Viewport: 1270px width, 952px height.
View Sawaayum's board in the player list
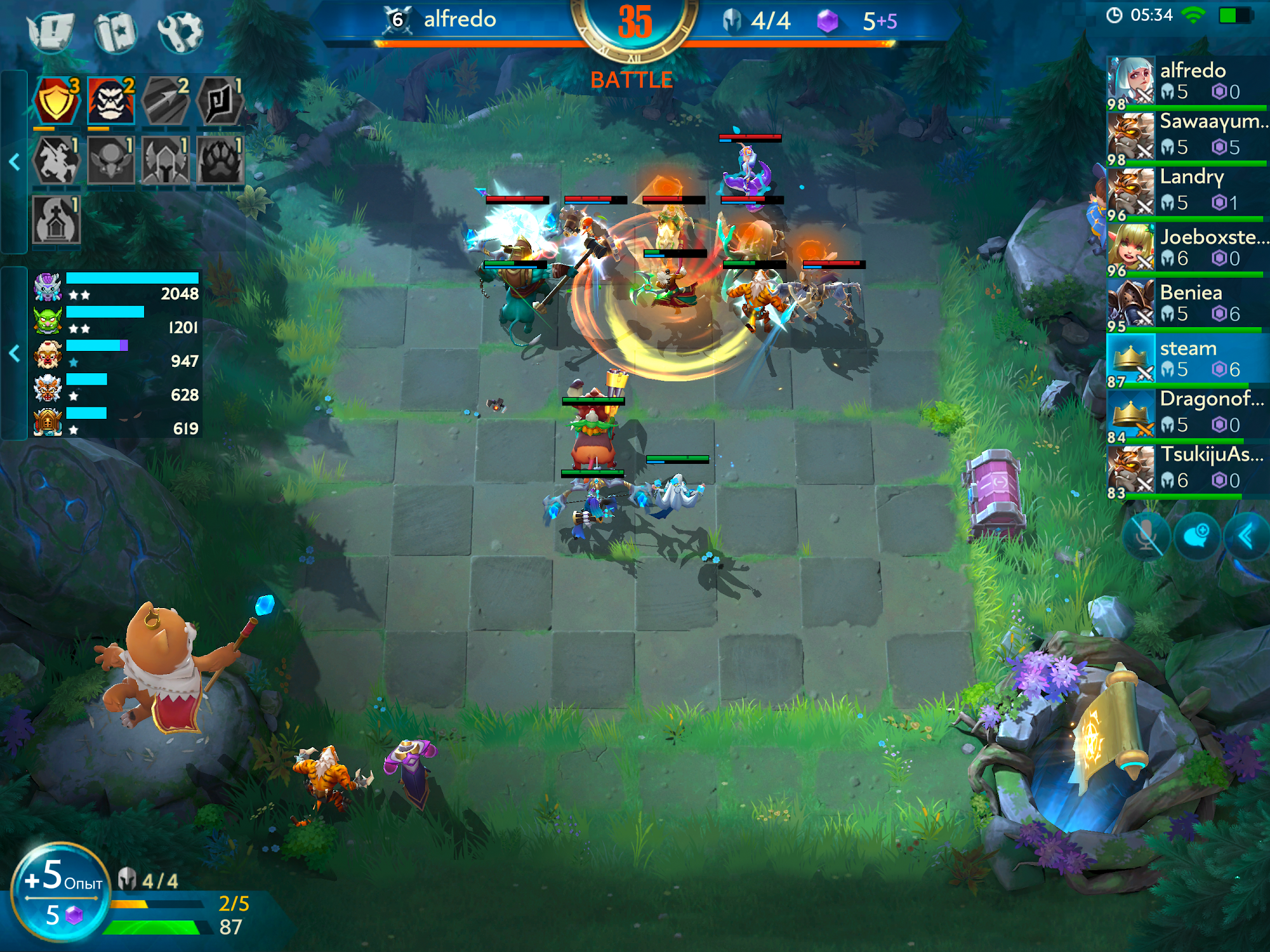1187,135
